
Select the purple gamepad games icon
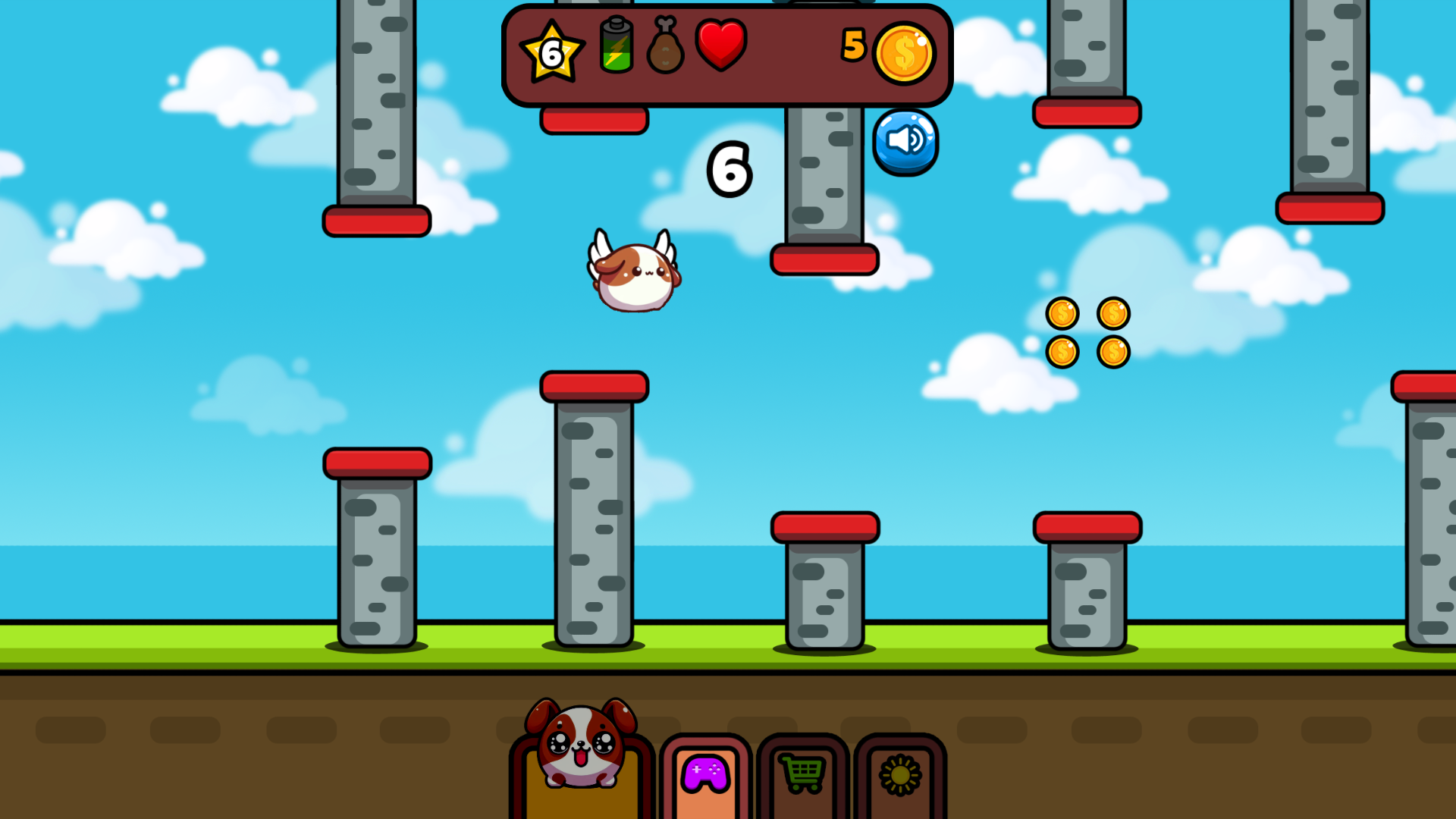coord(705,772)
